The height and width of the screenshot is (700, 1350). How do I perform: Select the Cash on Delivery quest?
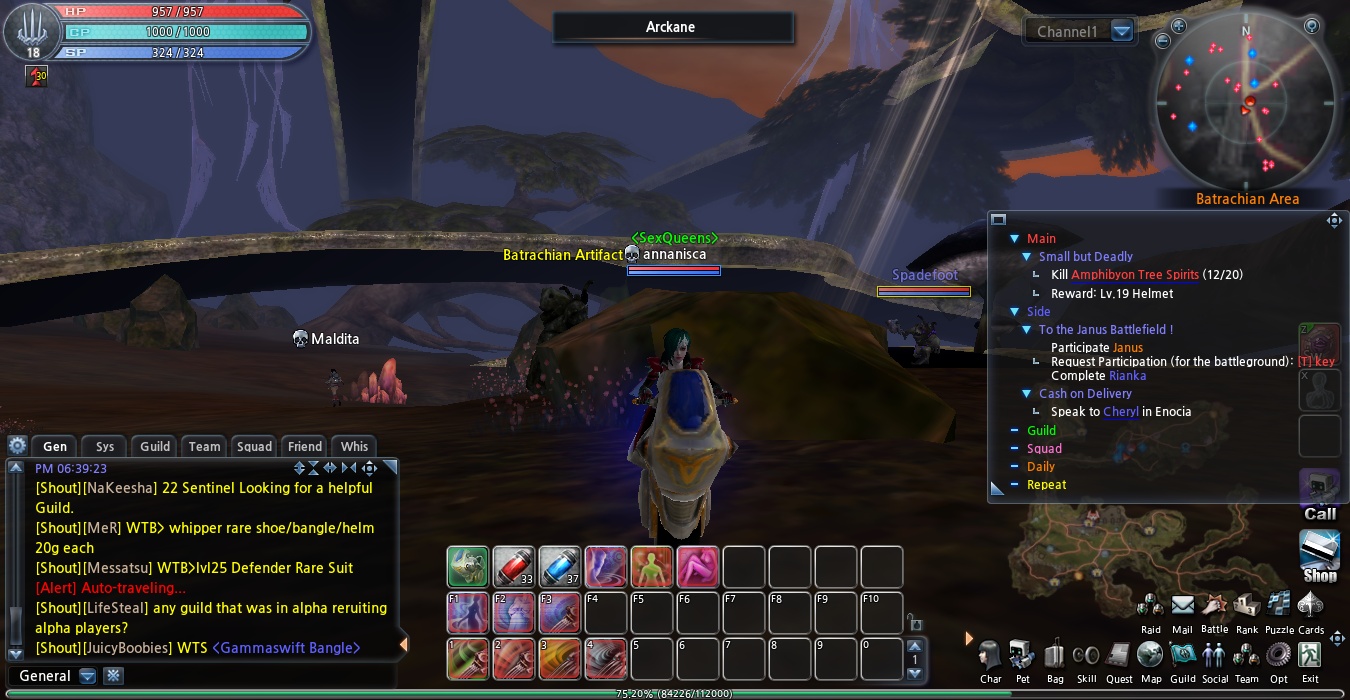pyautogui.click(x=1085, y=394)
